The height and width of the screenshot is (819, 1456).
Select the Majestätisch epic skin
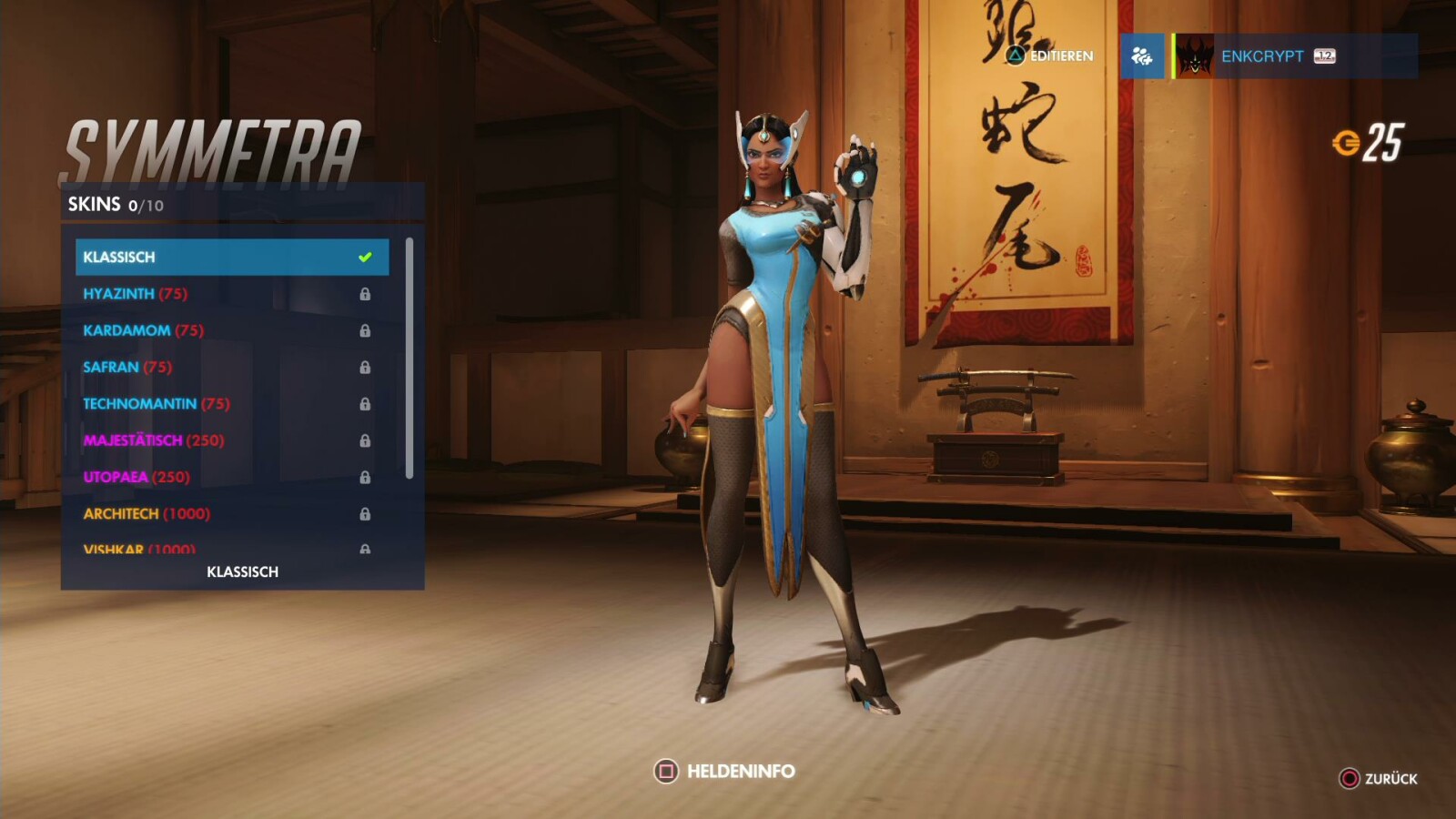click(231, 440)
